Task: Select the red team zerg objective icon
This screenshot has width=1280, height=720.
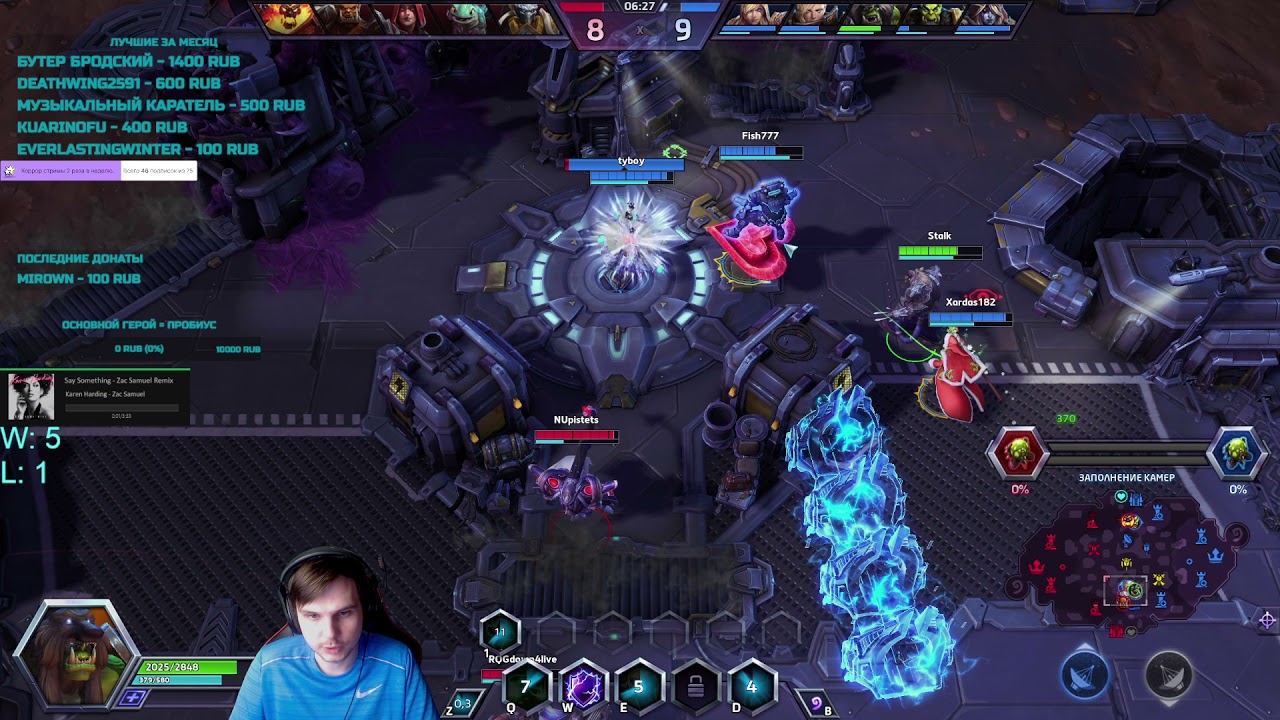Action: pyautogui.click(x=1018, y=451)
